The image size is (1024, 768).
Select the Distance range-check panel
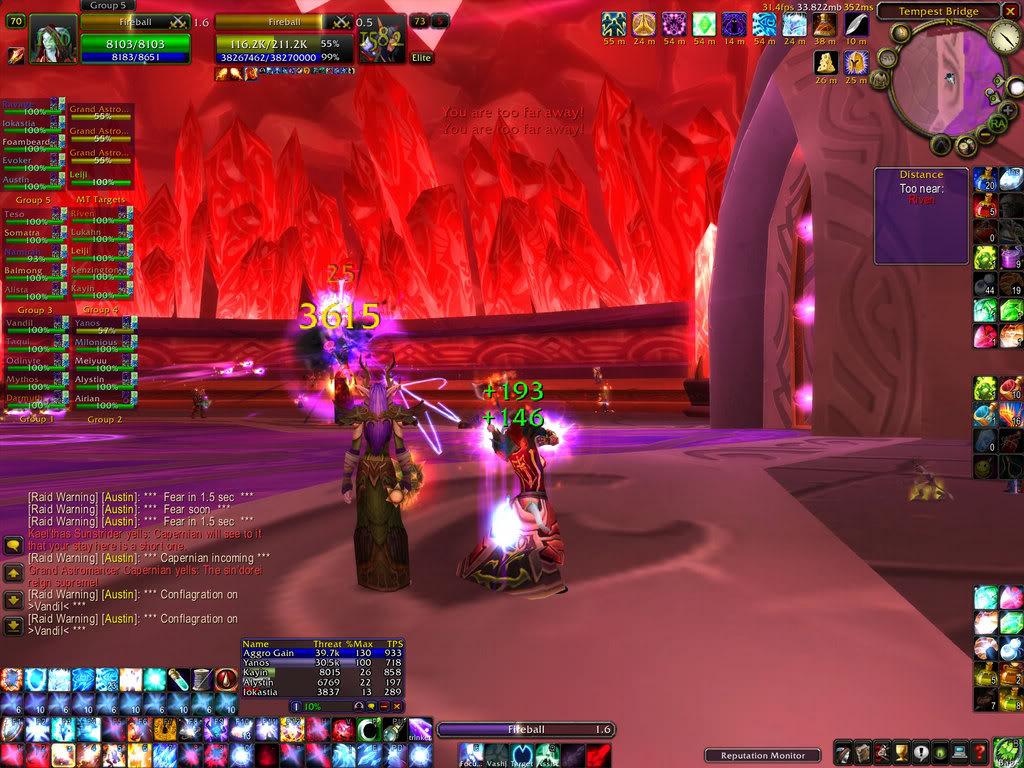921,216
